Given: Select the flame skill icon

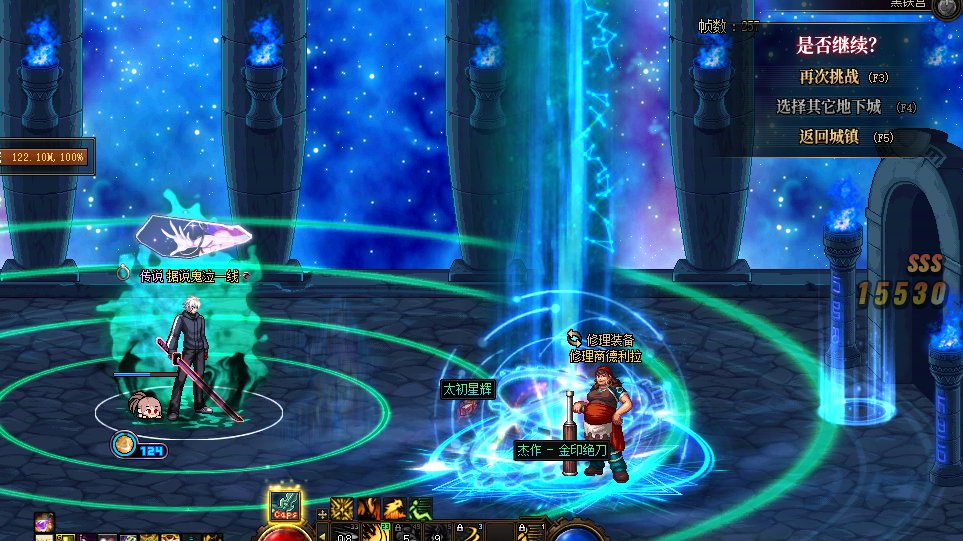Looking at the screenshot, I should click(369, 509).
